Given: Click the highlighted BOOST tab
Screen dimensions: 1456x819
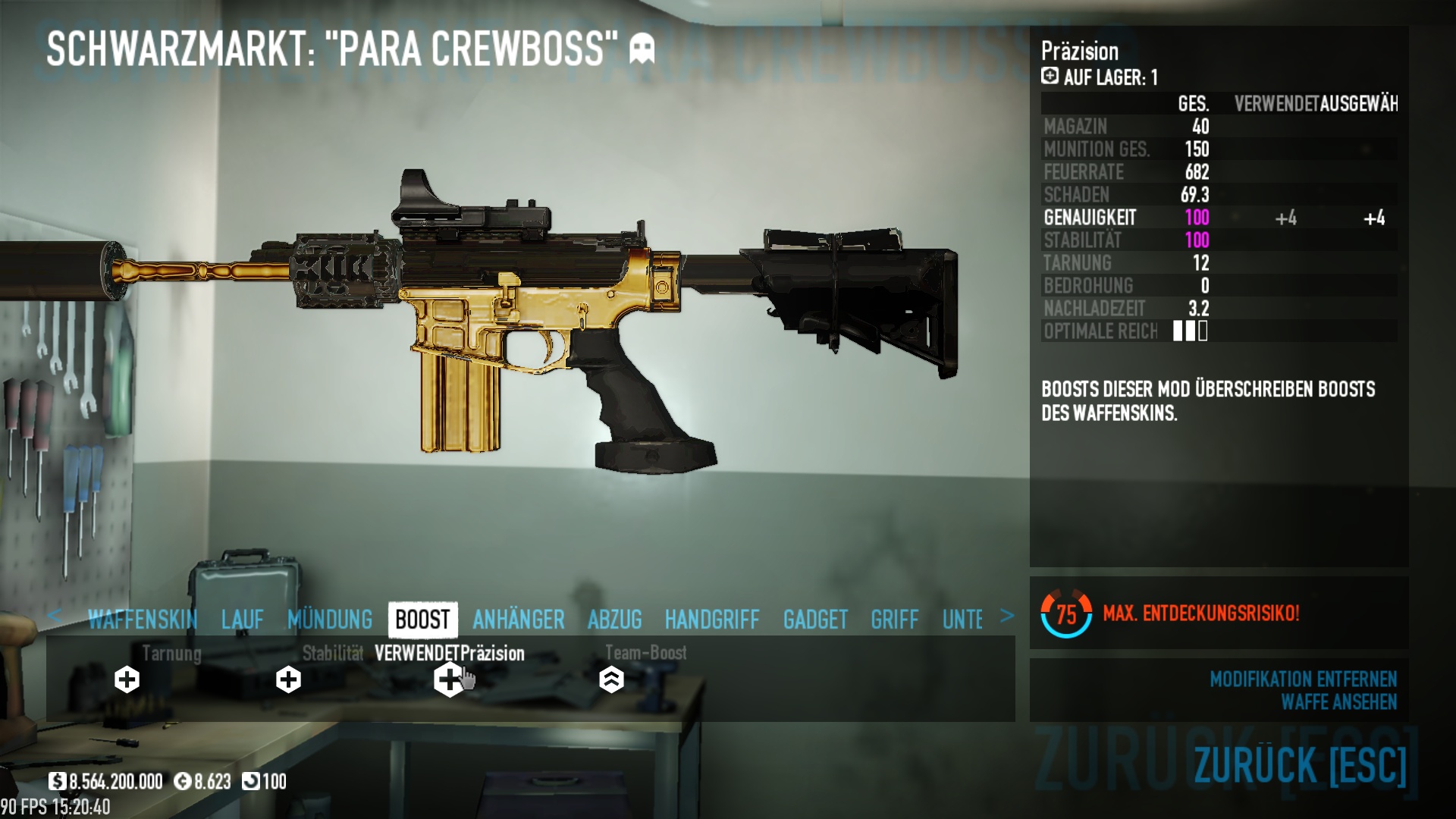Looking at the screenshot, I should pyautogui.click(x=422, y=620).
